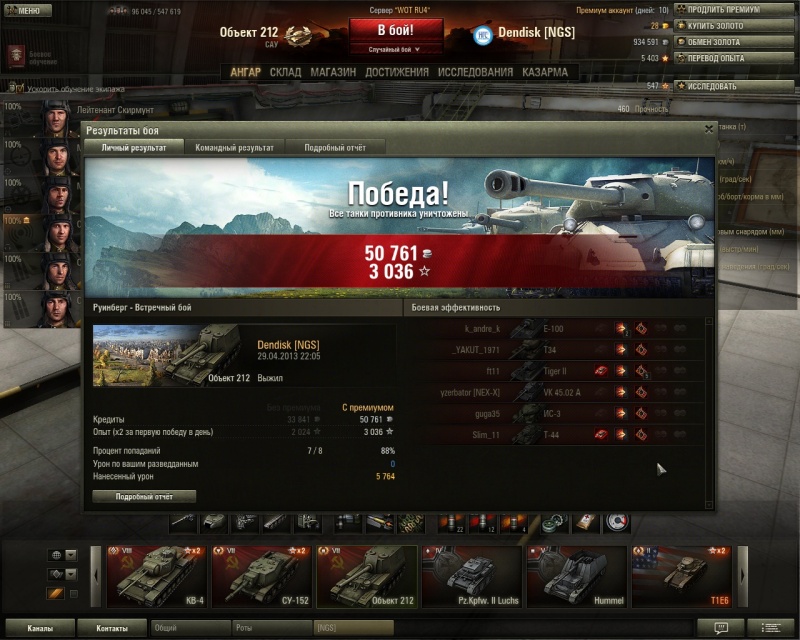Viewport: 800px width, 640px height.
Task: Go to Достижения section
Action: (396, 72)
